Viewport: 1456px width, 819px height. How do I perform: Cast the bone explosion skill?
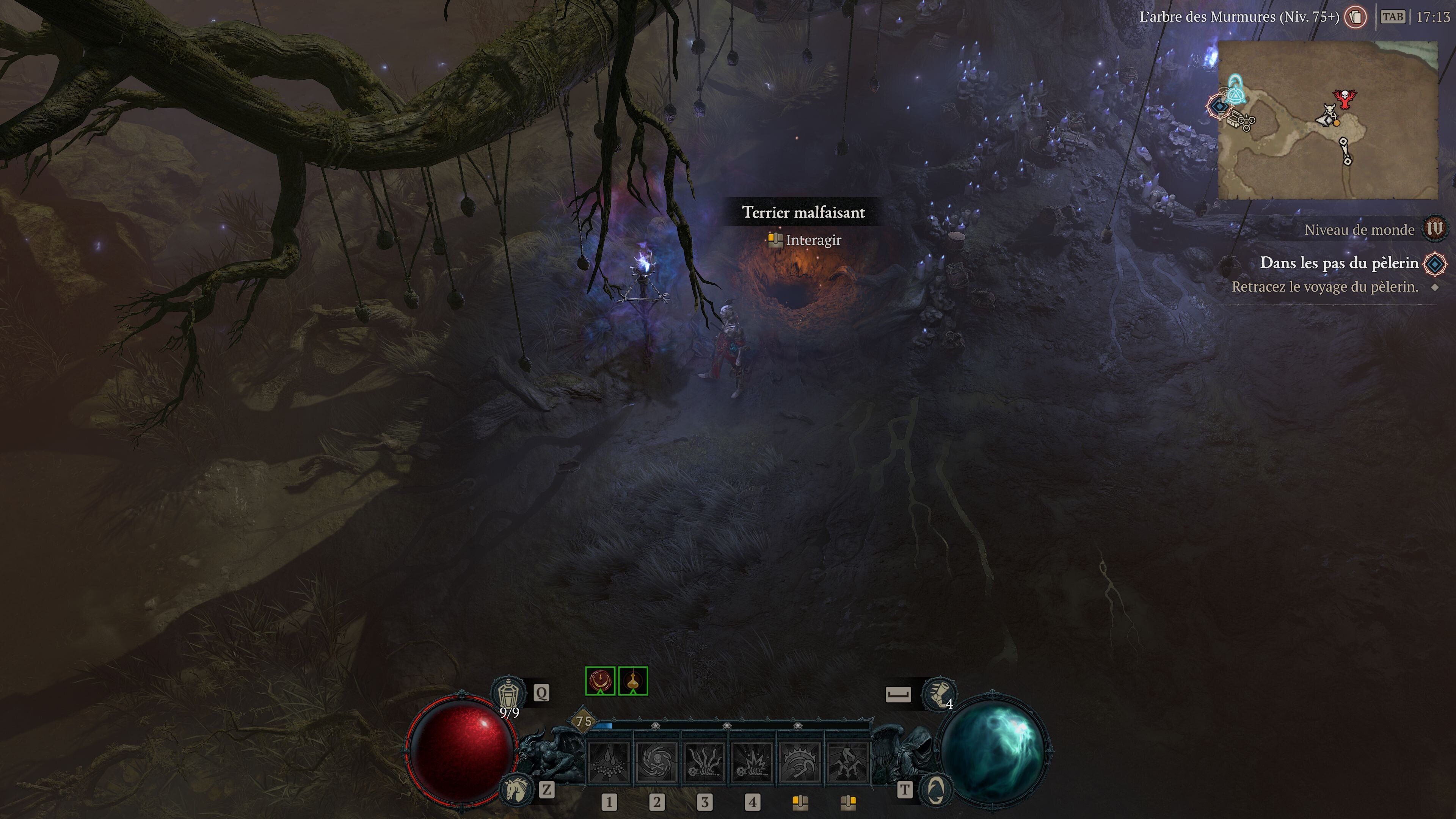click(x=752, y=763)
